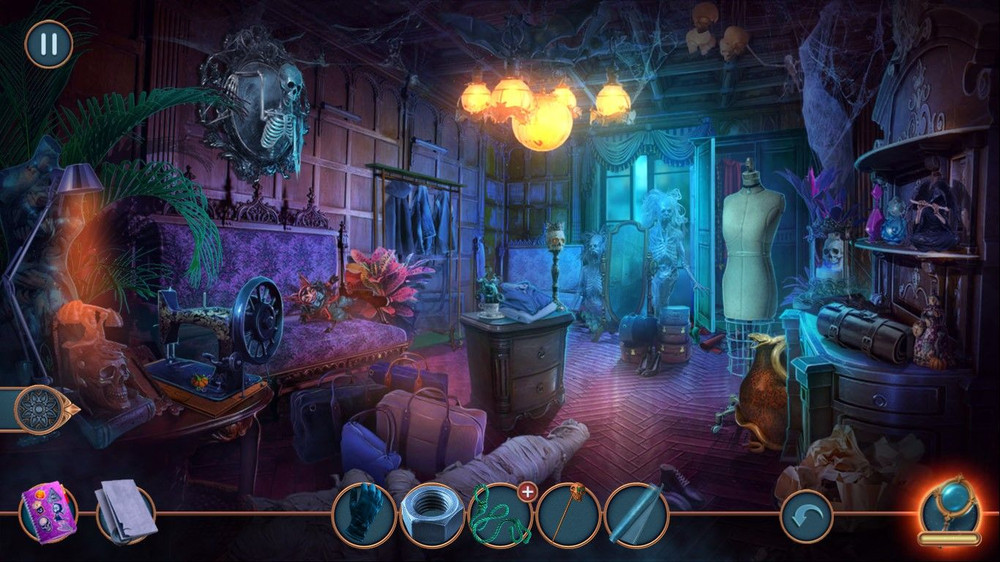The image size is (1000, 562).
Task: Select the long pin inventory item
Action: pos(568,514)
